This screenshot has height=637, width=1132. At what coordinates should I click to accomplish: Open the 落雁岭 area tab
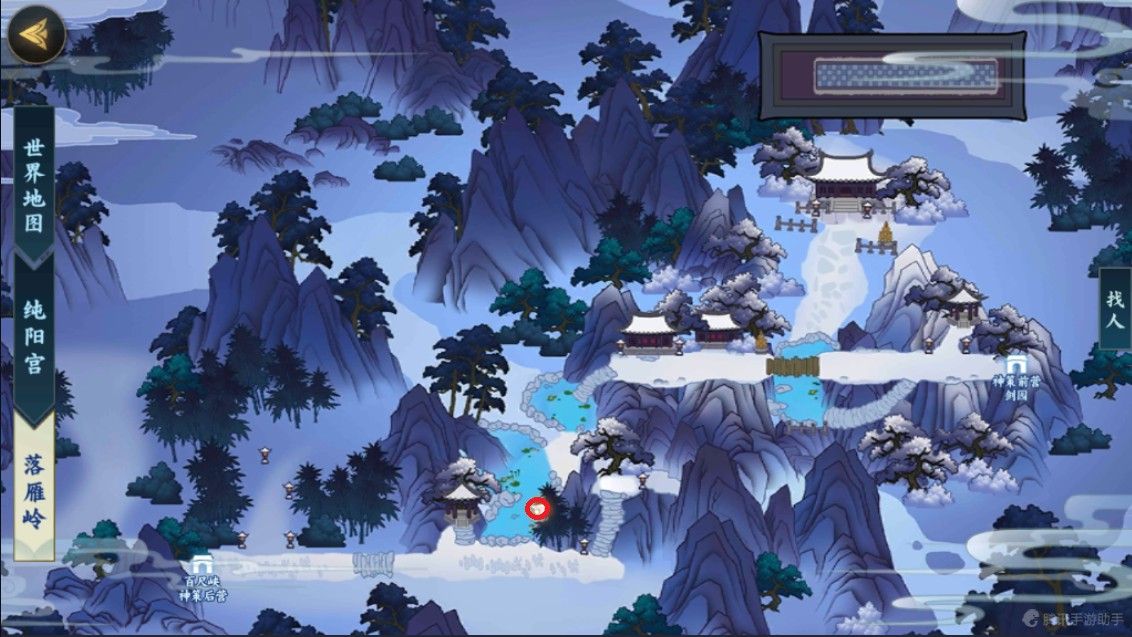coord(34,490)
